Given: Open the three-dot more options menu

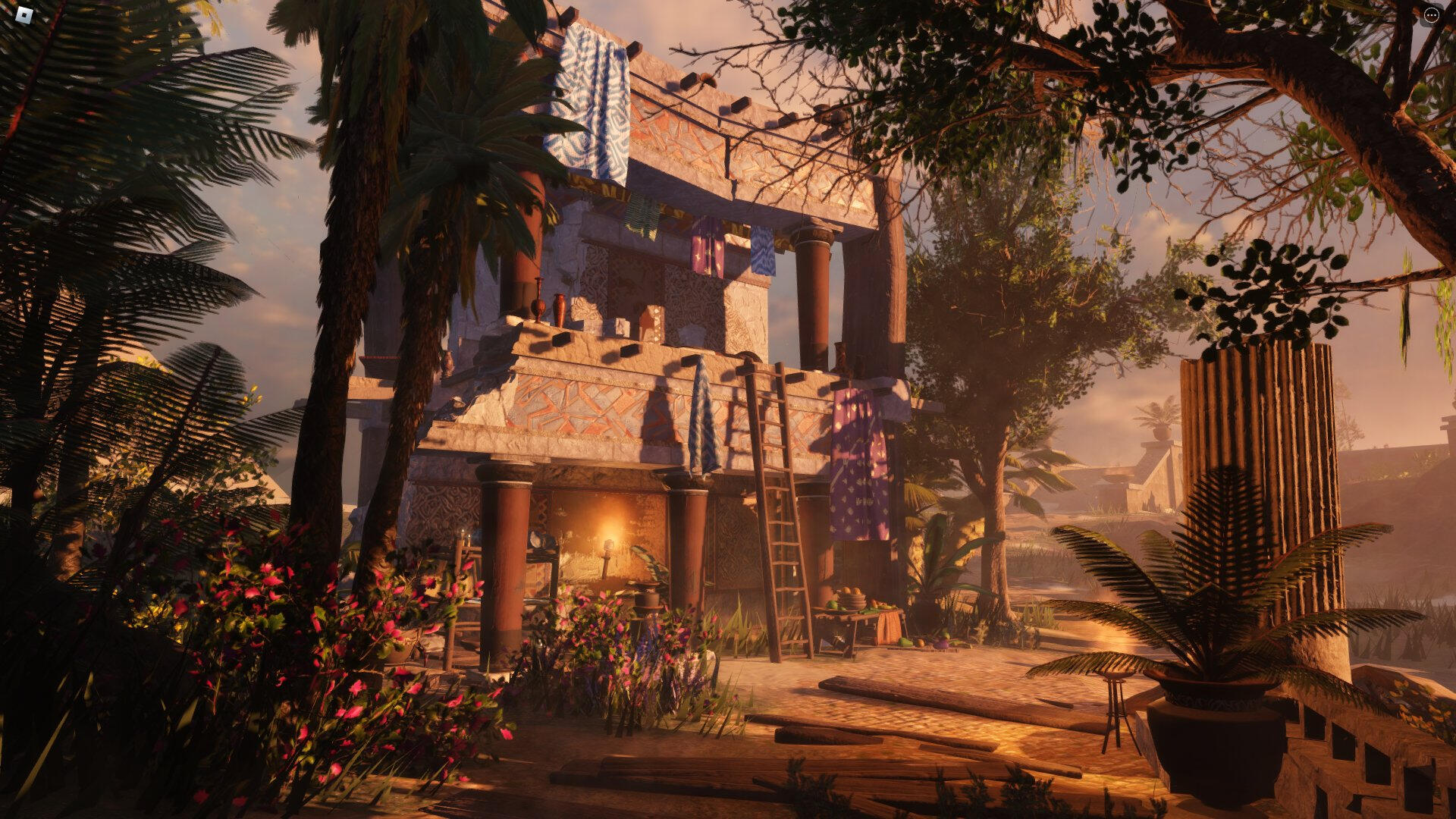Looking at the screenshot, I should [x=1432, y=15].
